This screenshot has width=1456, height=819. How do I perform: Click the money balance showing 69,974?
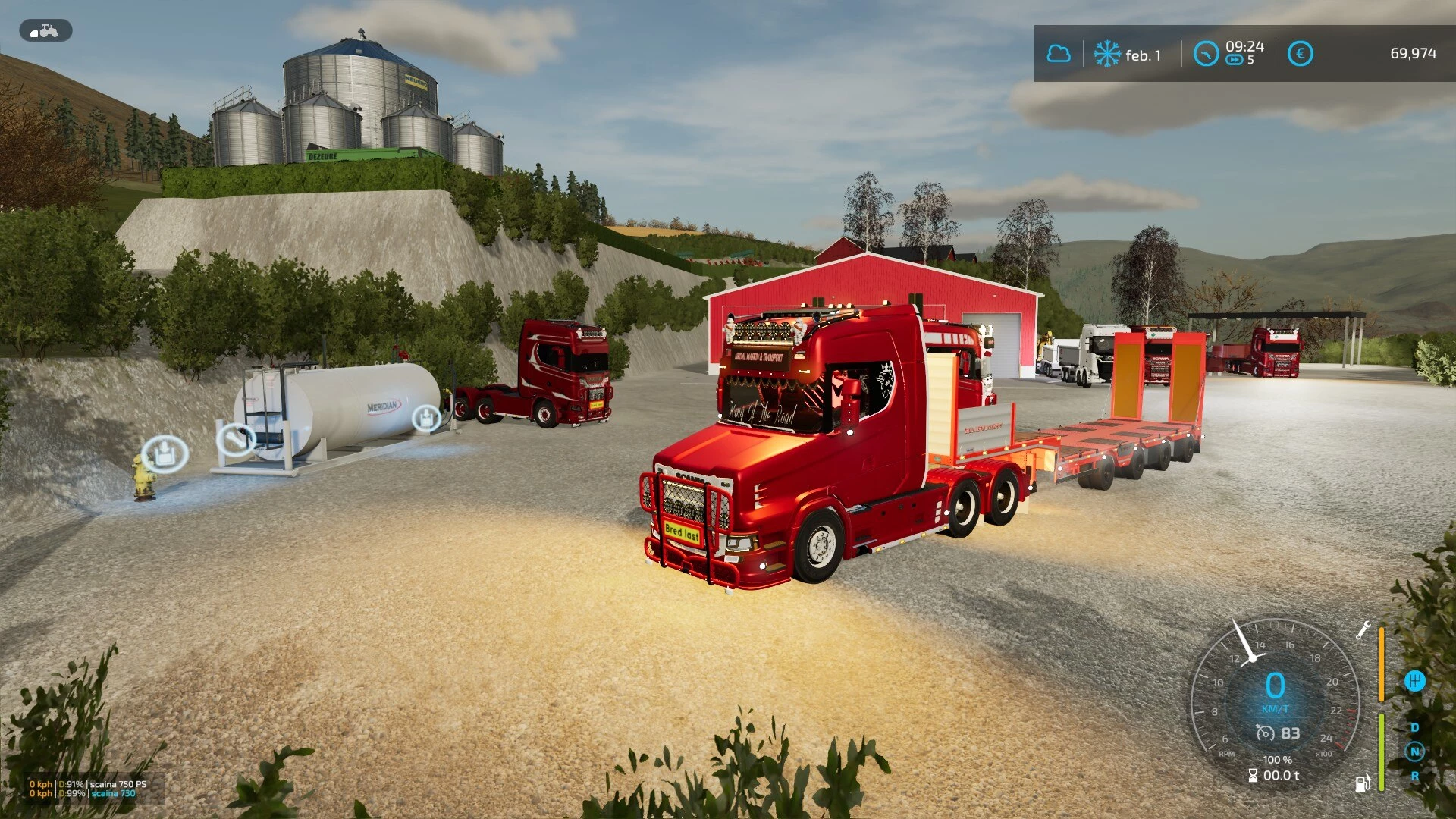pos(1414,53)
